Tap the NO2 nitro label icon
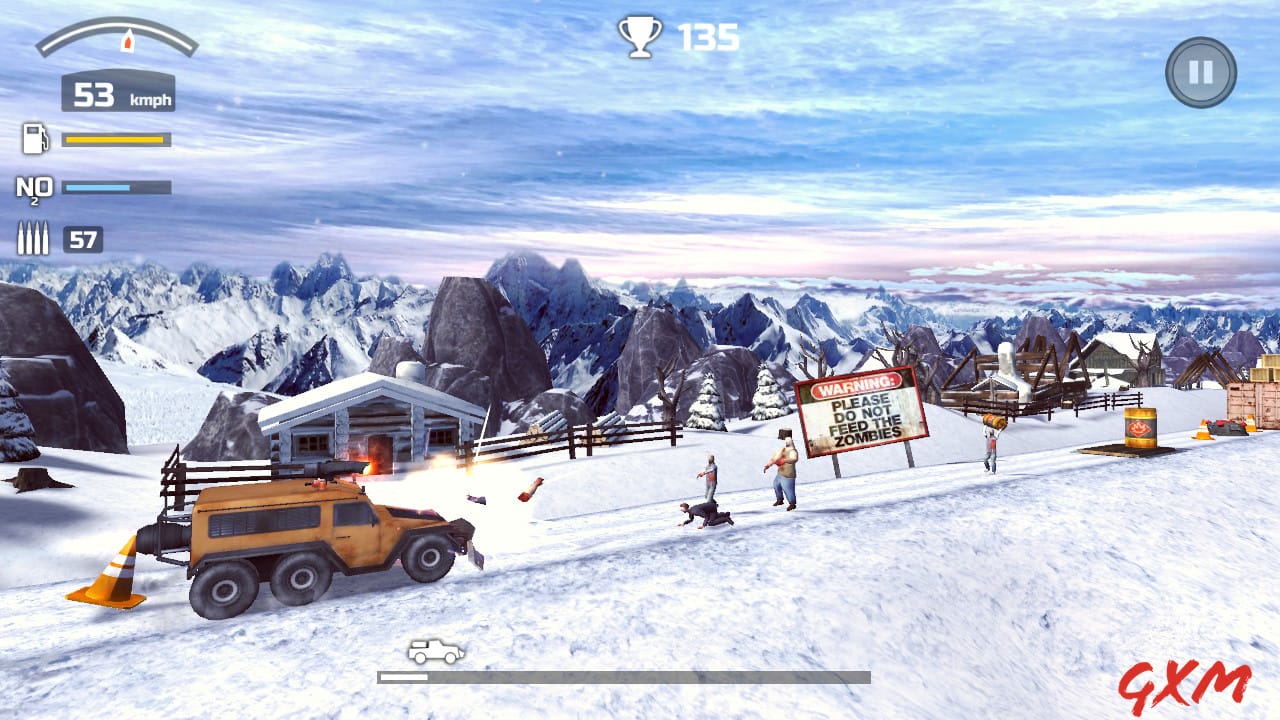Viewport: 1280px width, 720px height. (x=32, y=188)
